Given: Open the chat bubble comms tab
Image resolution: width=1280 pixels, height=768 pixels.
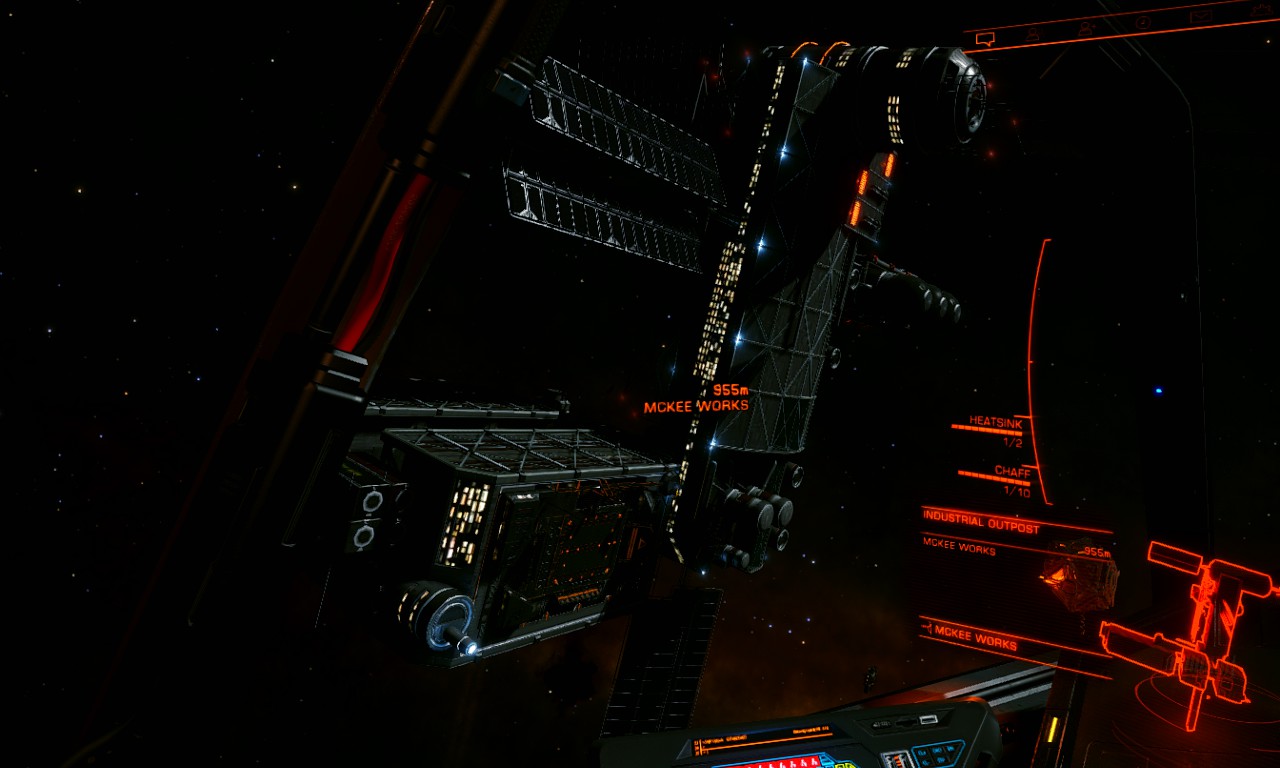Looking at the screenshot, I should tap(985, 40).
